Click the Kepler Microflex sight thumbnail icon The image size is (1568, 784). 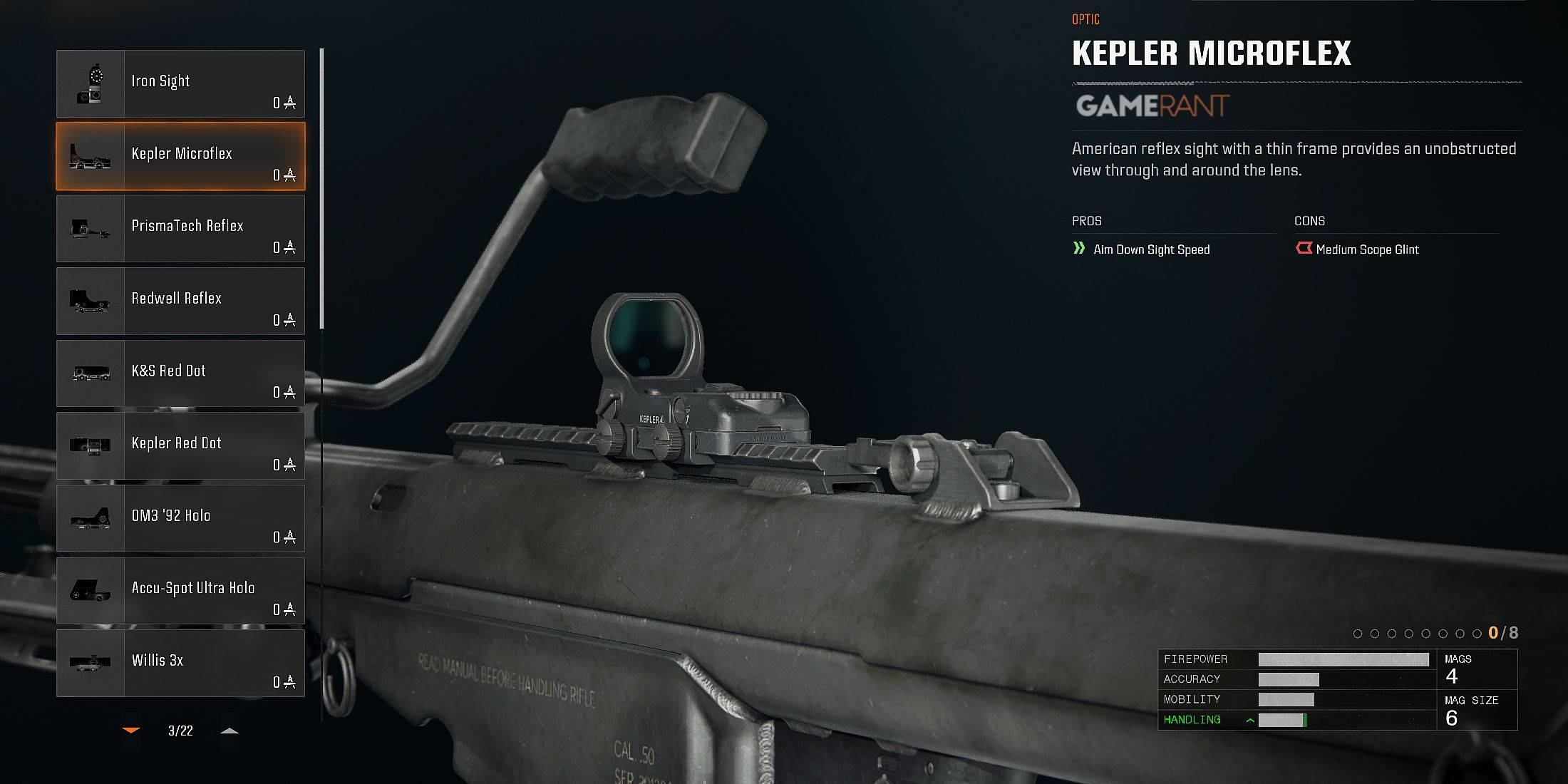click(91, 156)
